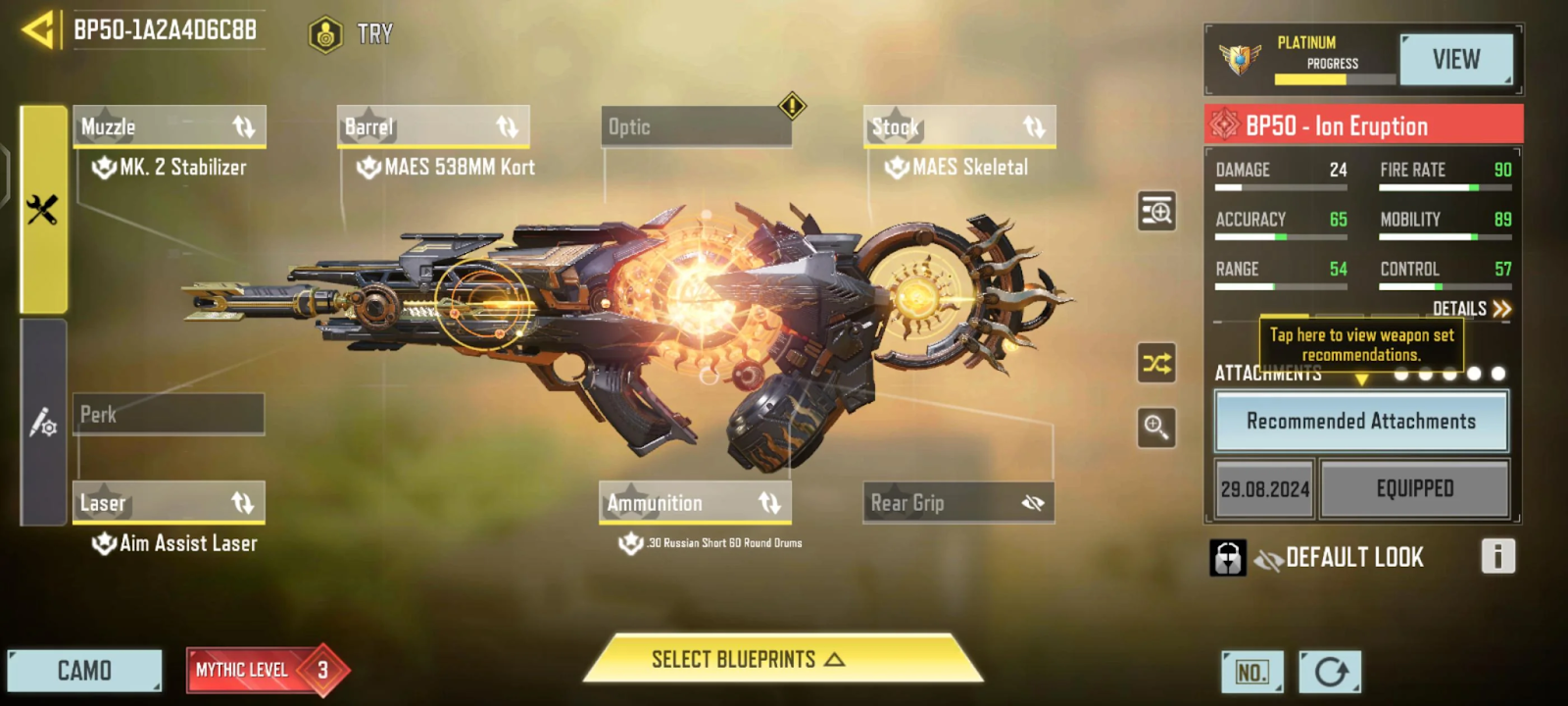Select the empty Optic slot
Screen dimensions: 1568x706
696,127
